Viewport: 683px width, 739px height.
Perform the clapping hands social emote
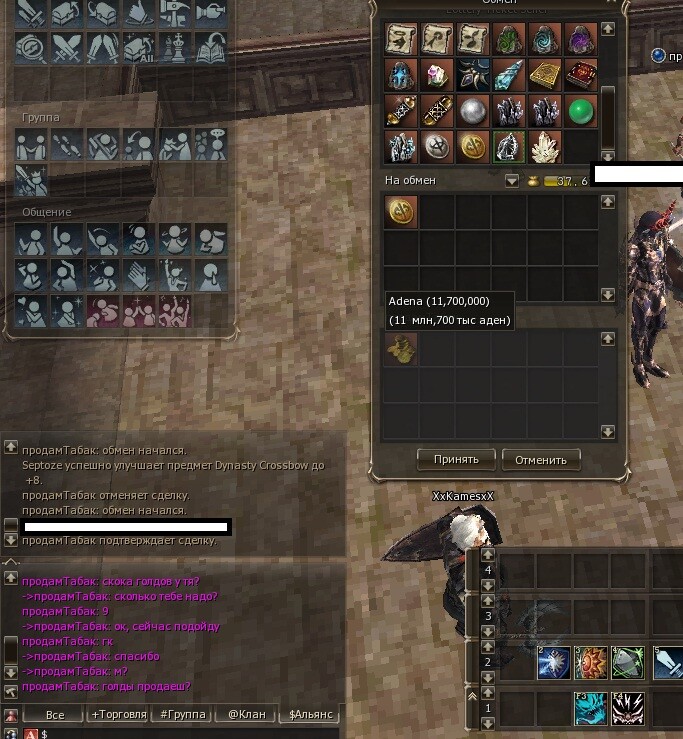point(137,274)
